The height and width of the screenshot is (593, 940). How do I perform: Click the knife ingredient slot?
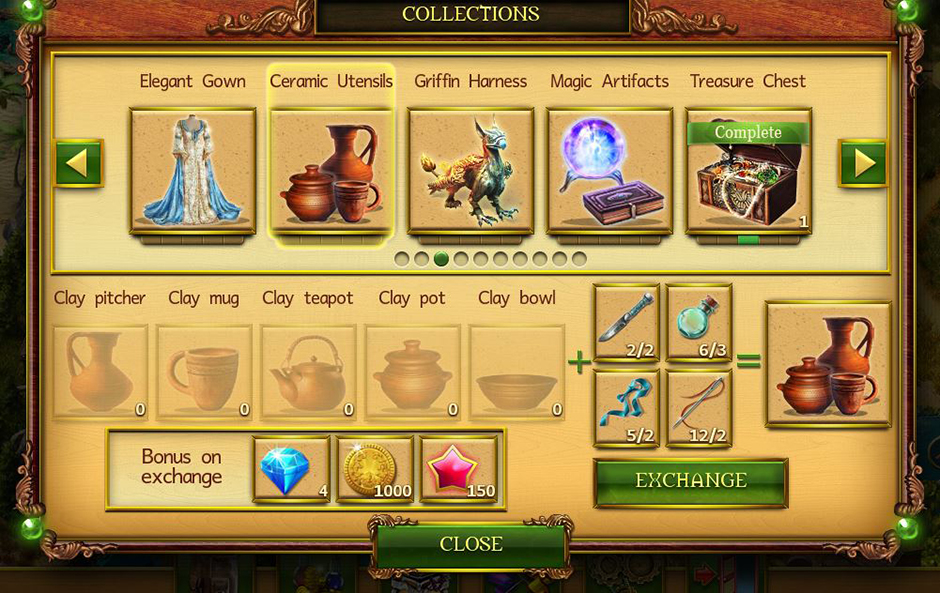point(627,322)
